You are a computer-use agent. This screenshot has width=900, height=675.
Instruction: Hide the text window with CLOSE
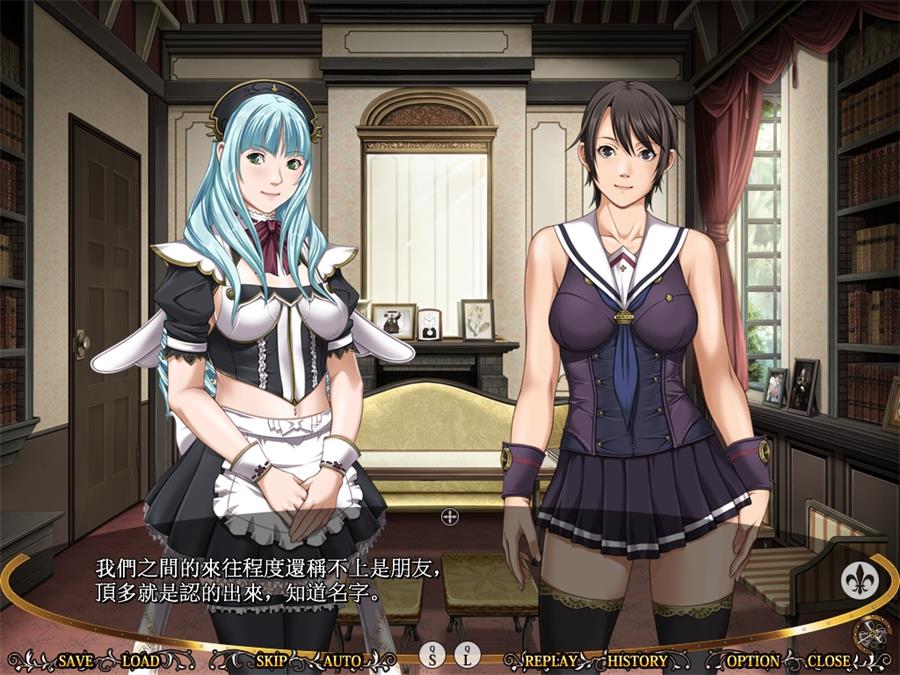click(x=828, y=660)
